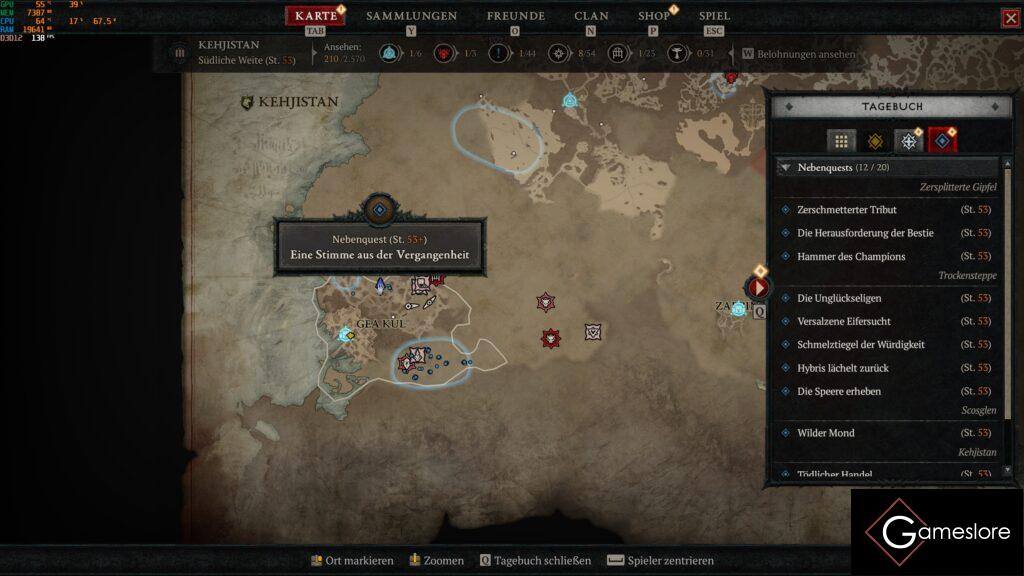The width and height of the screenshot is (1024, 576).
Task: Collapse the Nebenquests list header
Action: click(785, 168)
